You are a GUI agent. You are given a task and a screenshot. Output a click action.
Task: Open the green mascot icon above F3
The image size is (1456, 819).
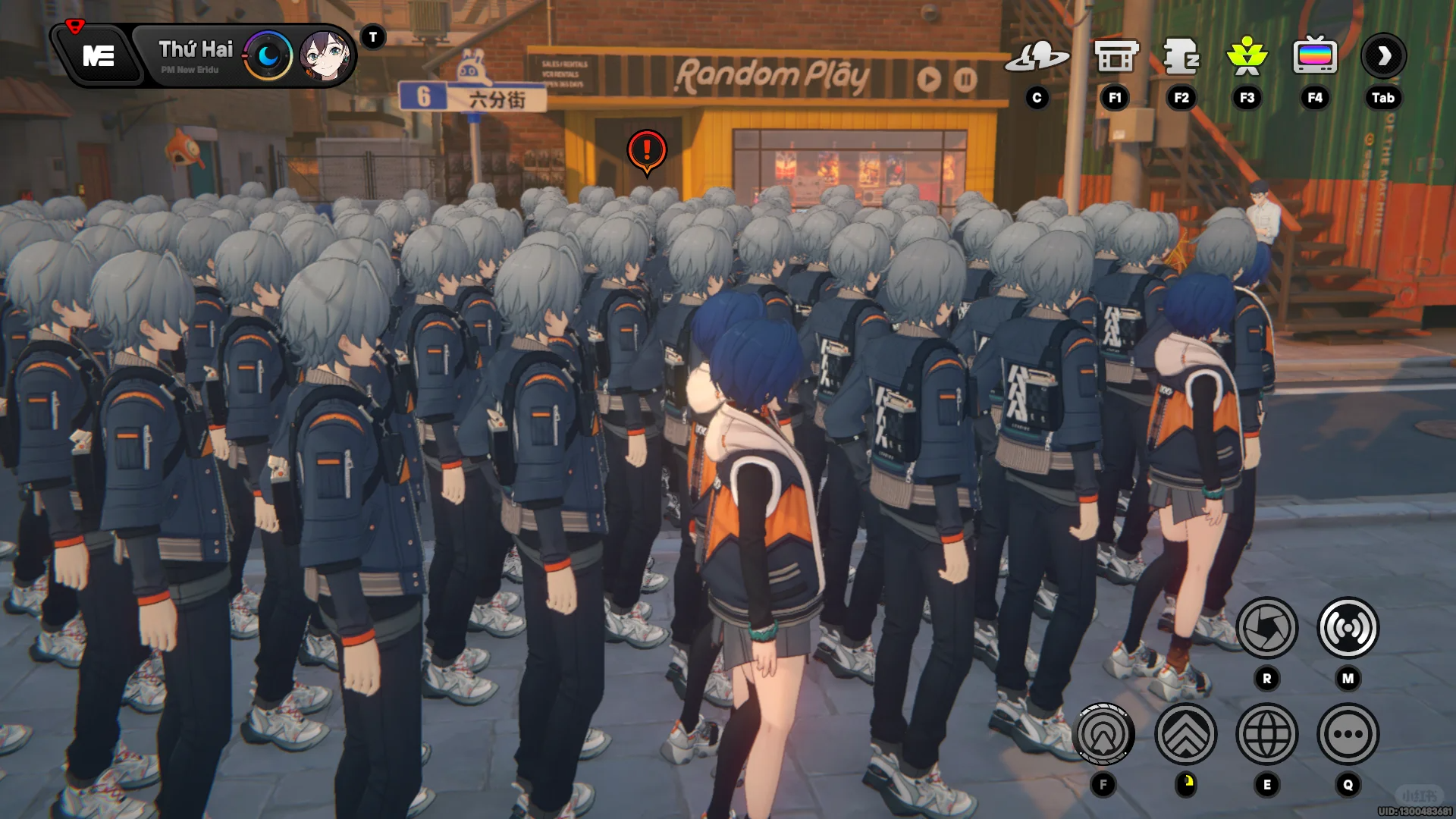click(1247, 57)
